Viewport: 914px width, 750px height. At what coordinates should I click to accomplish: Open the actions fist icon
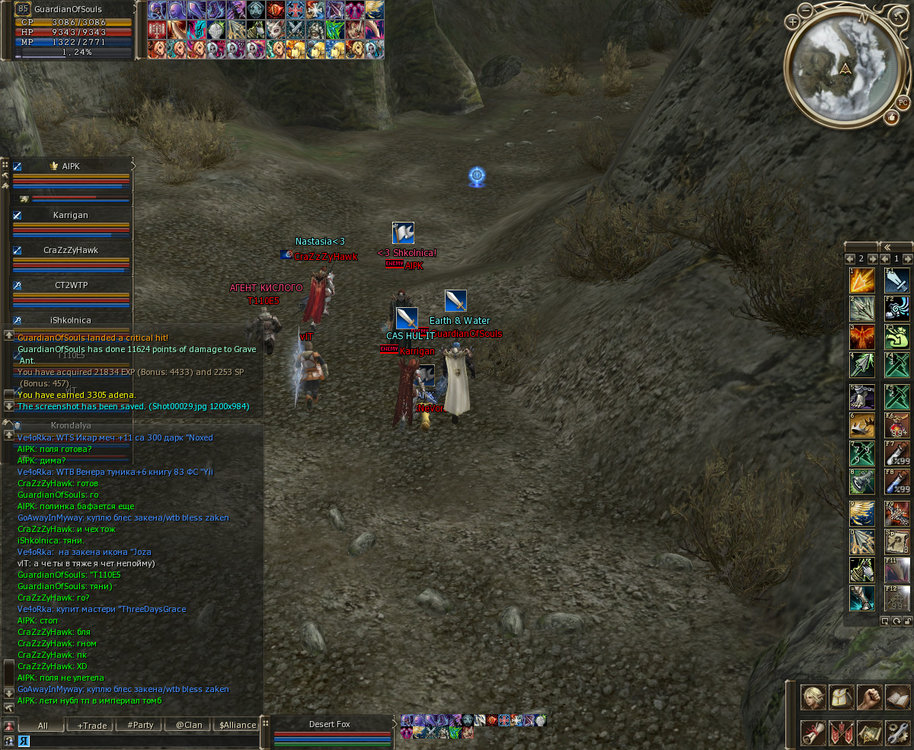(x=868, y=698)
